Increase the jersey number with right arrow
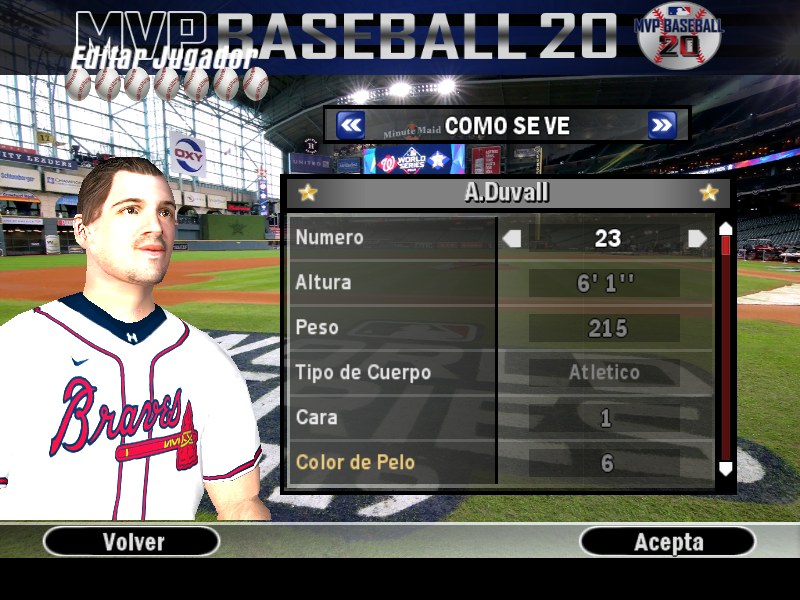The width and height of the screenshot is (800, 600). click(697, 238)
